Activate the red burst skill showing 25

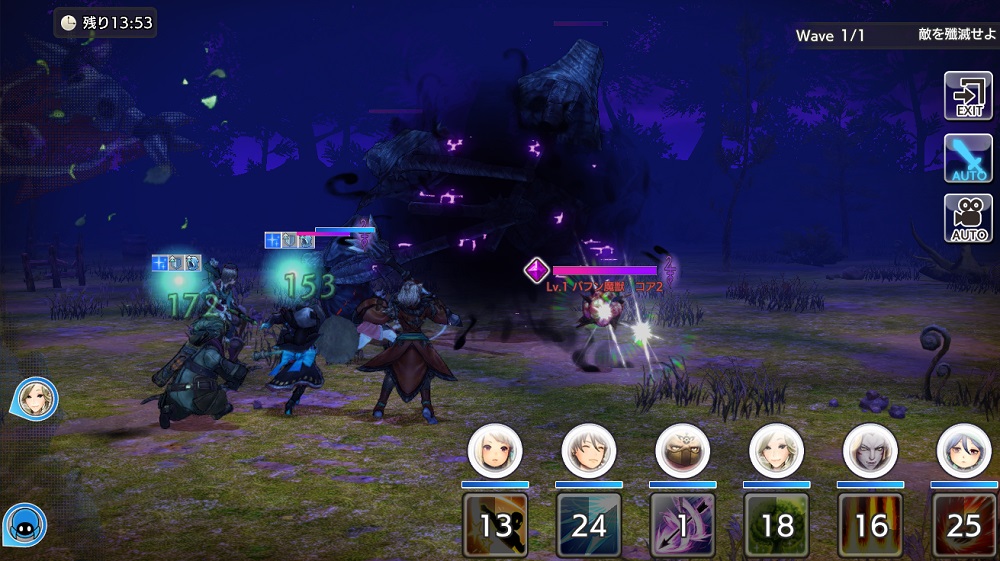pyautogui.click(x=964, y=525)
